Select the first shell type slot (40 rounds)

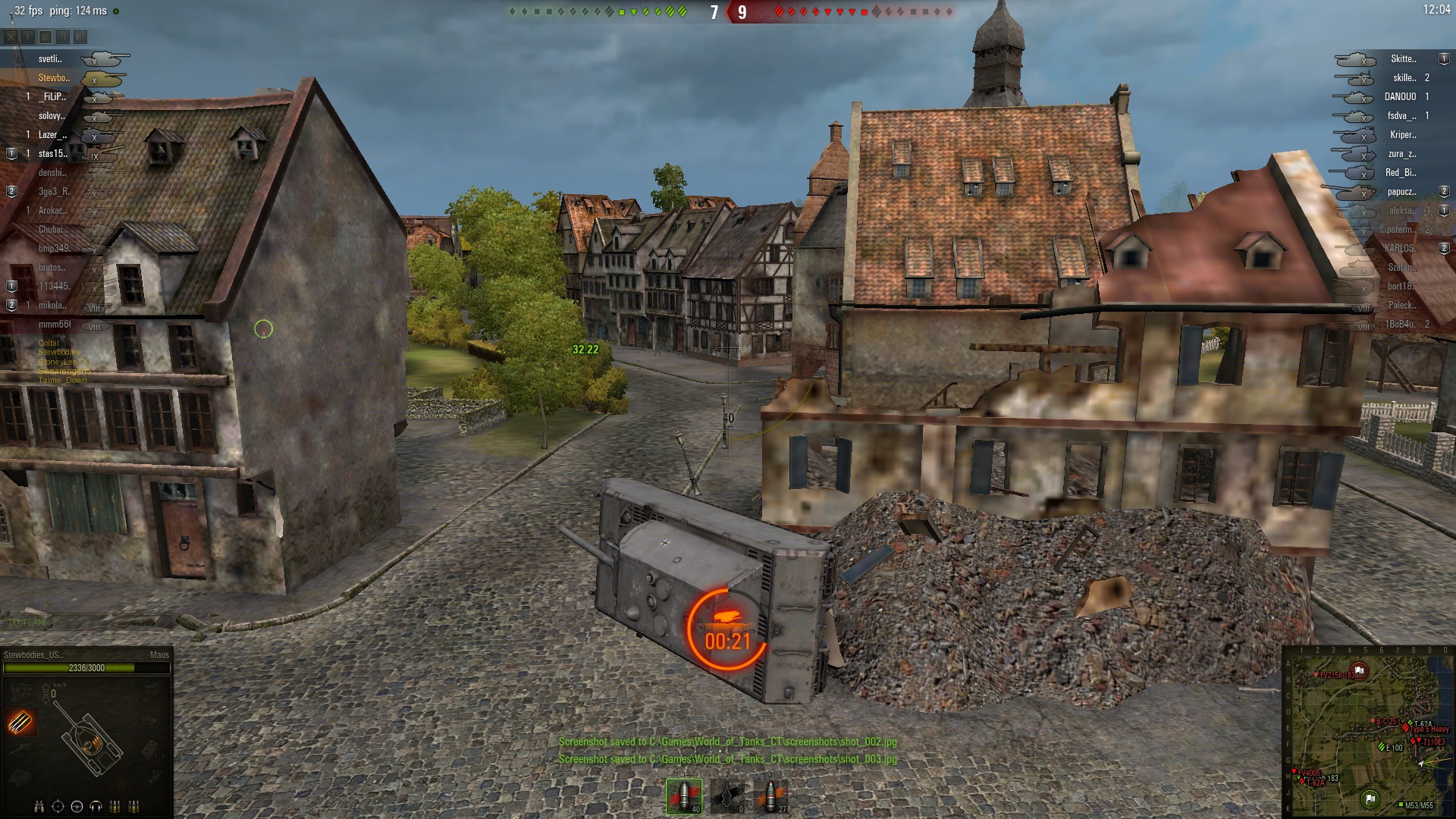tap(684, 796)
